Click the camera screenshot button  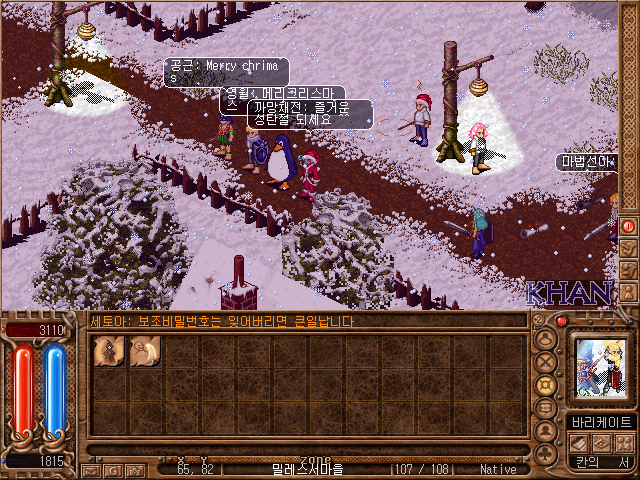point(133,469)
